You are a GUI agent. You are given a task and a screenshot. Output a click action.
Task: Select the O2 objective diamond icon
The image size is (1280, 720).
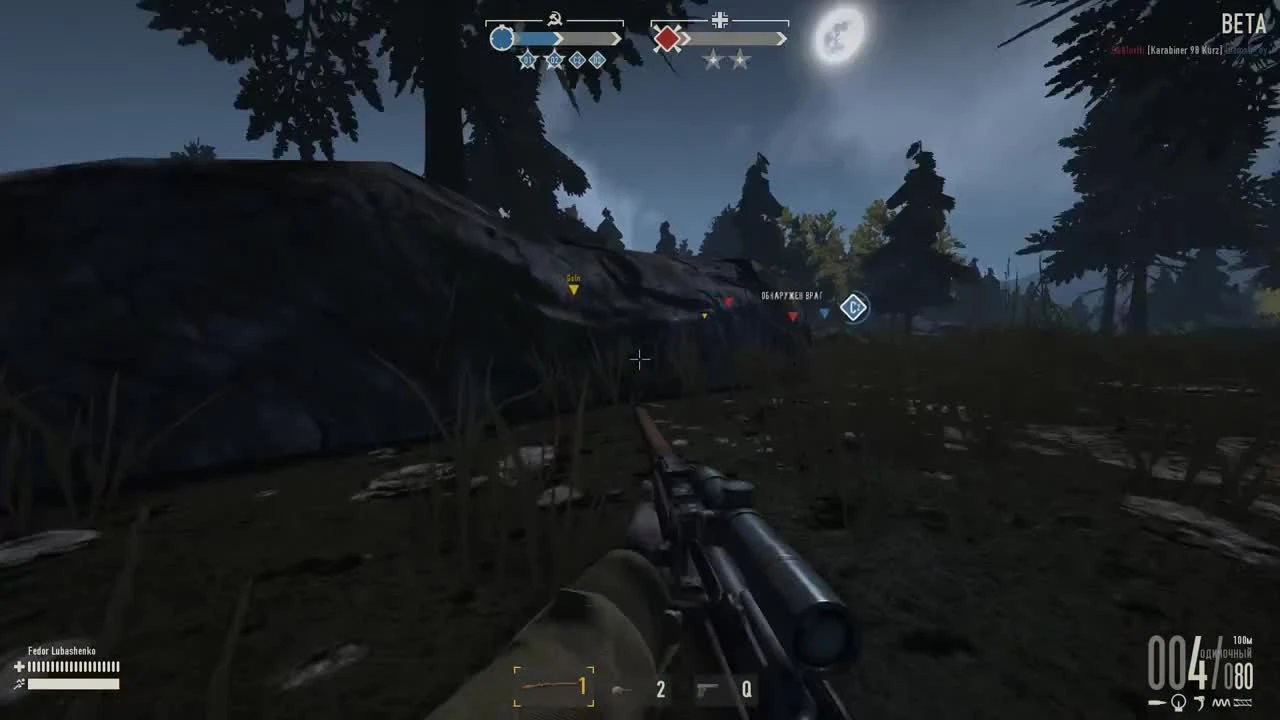554,60
